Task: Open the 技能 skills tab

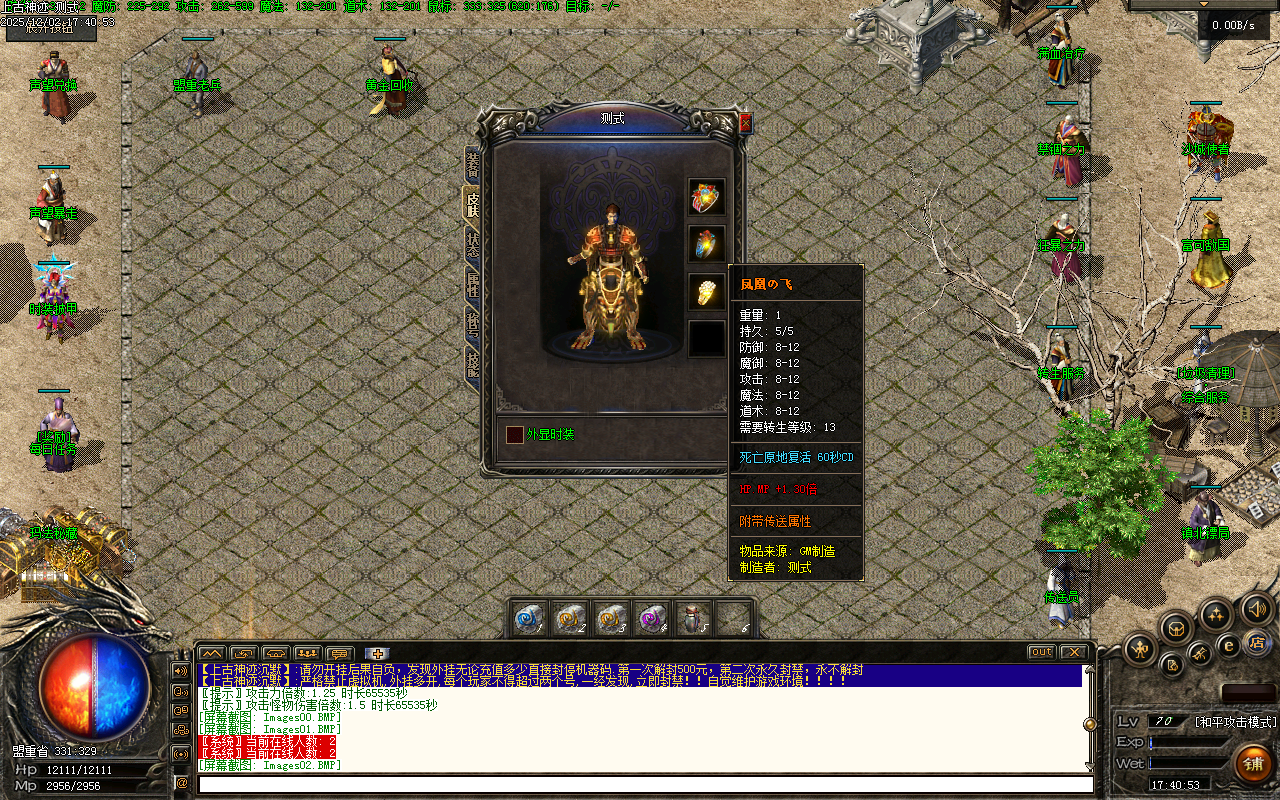Action: click(x=472, y=362)
